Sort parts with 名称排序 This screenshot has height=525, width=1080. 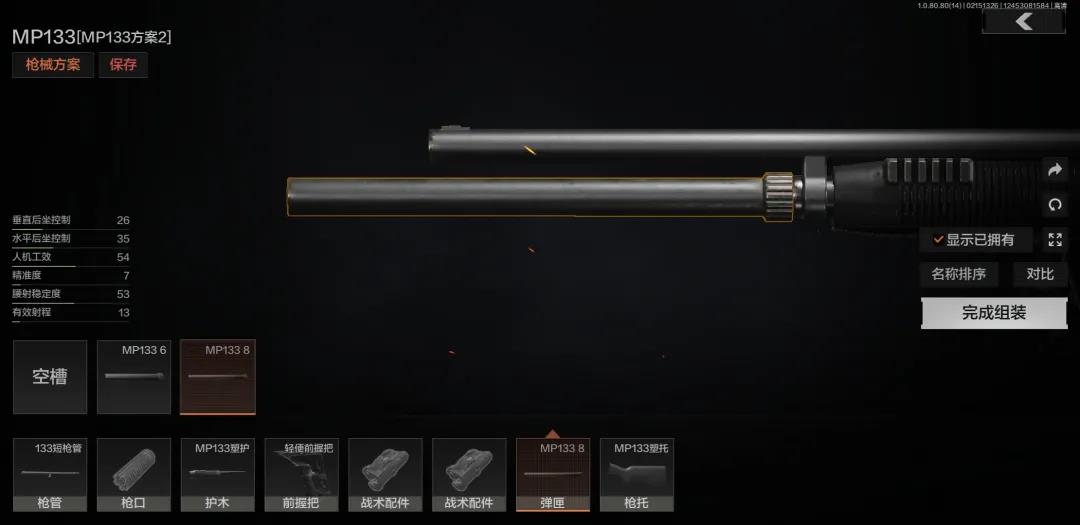(x=958, y=274)
